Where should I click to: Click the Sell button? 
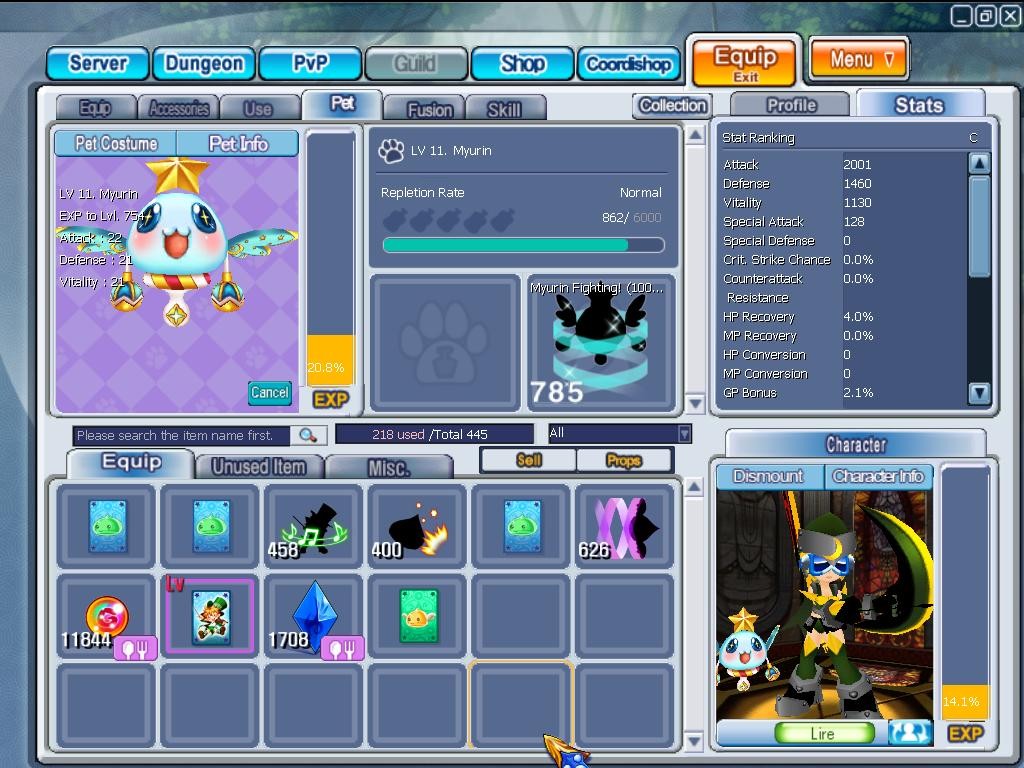click(529, 460)
